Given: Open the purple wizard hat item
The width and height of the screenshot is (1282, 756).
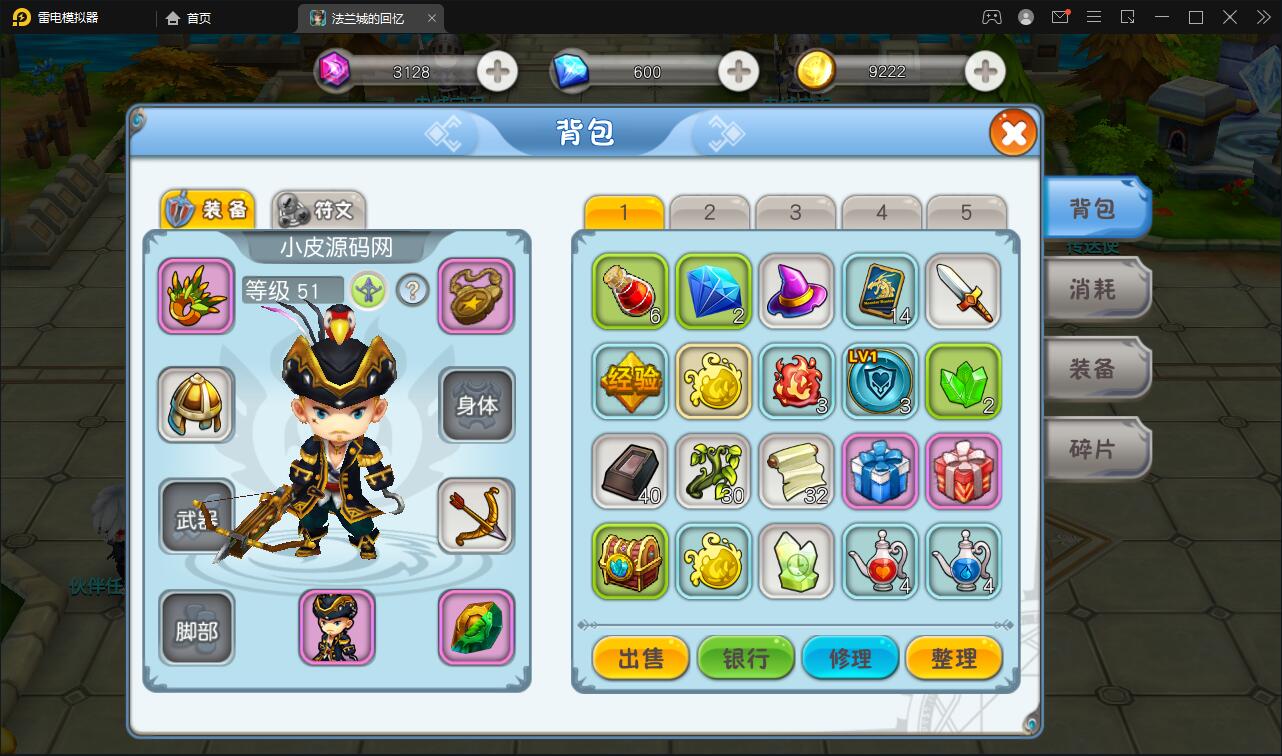Looking at the screenshot, I should pyautogui.click(x=796, y=293).
